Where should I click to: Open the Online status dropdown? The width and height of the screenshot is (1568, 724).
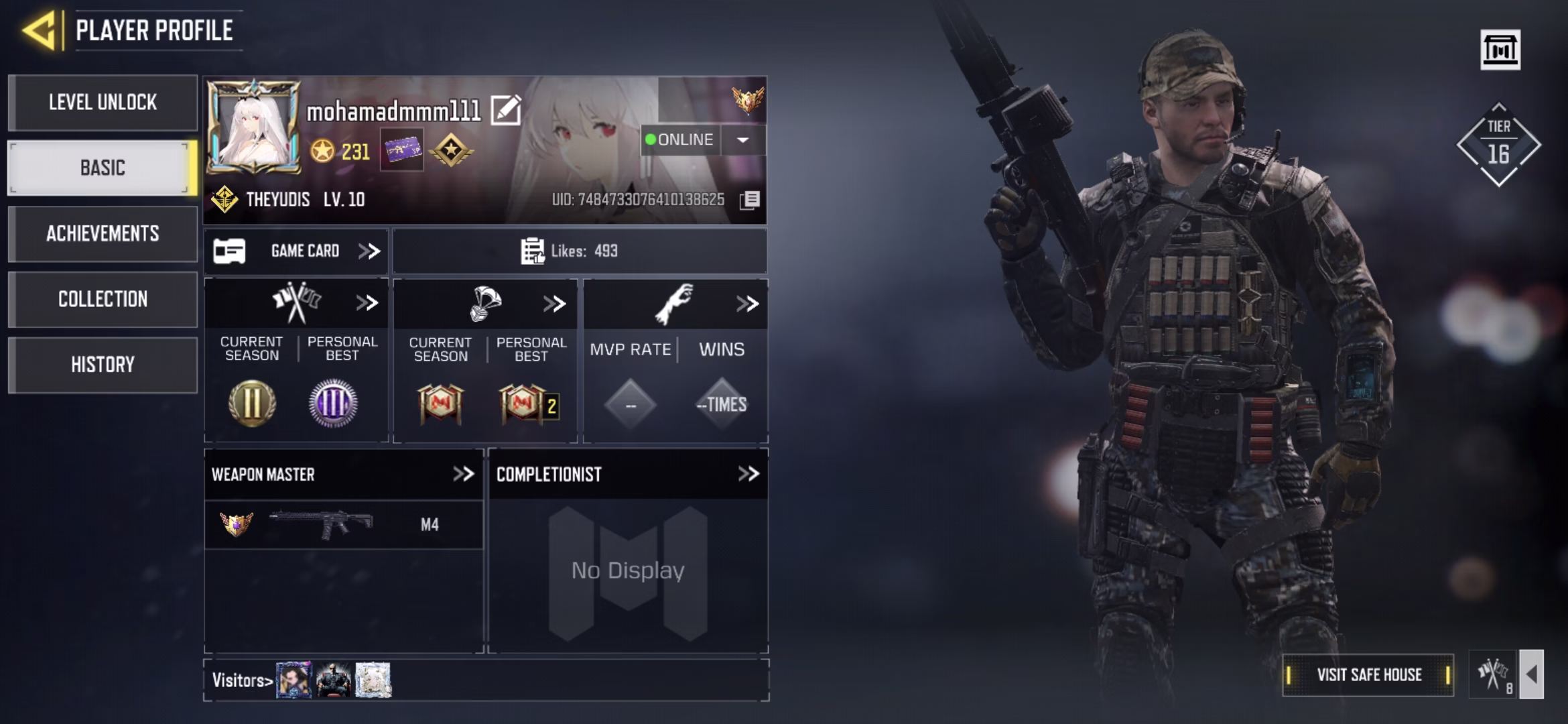tap(742, 140)
